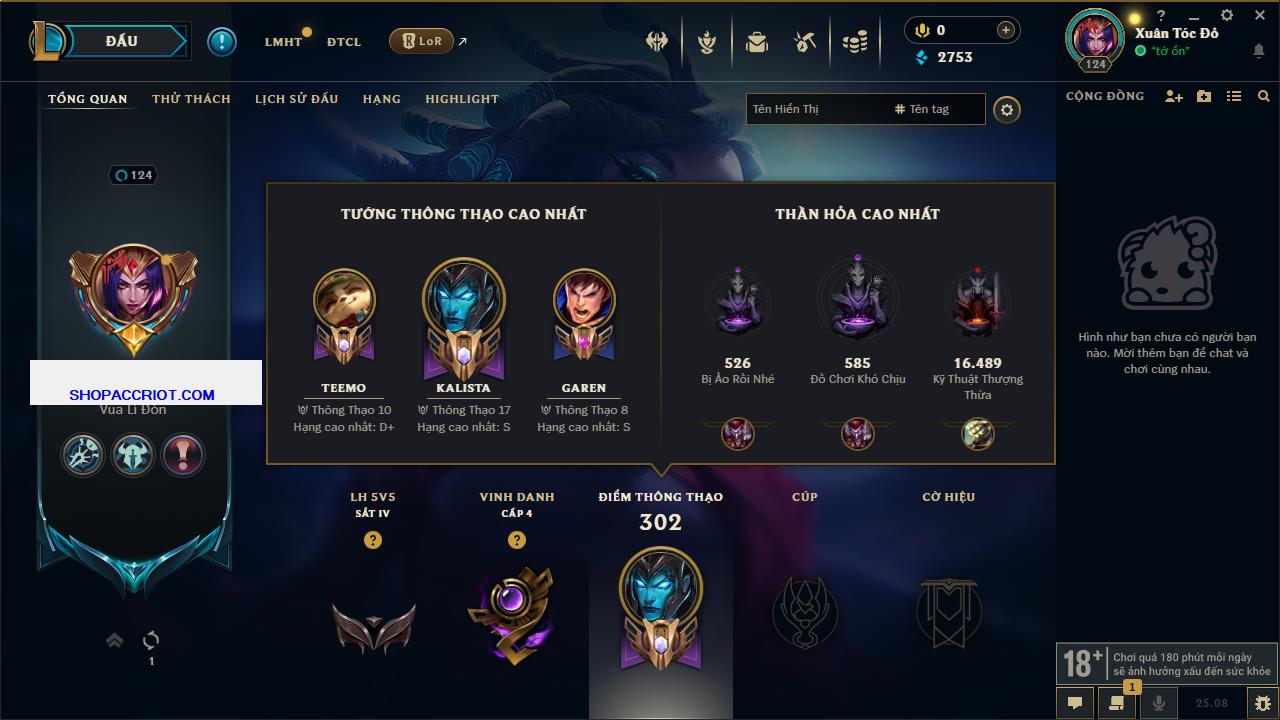Open the HIGHLIGHT tab

click(462, 99)
